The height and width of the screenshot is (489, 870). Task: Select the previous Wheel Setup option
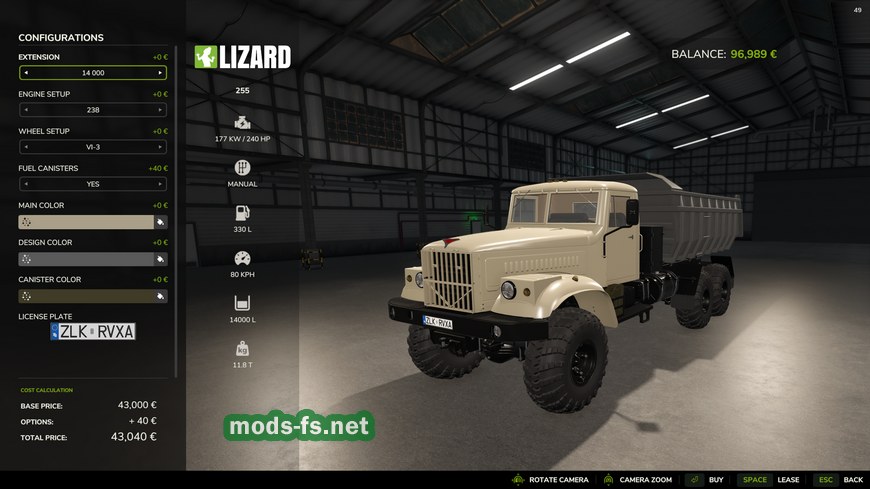point(26,147)
